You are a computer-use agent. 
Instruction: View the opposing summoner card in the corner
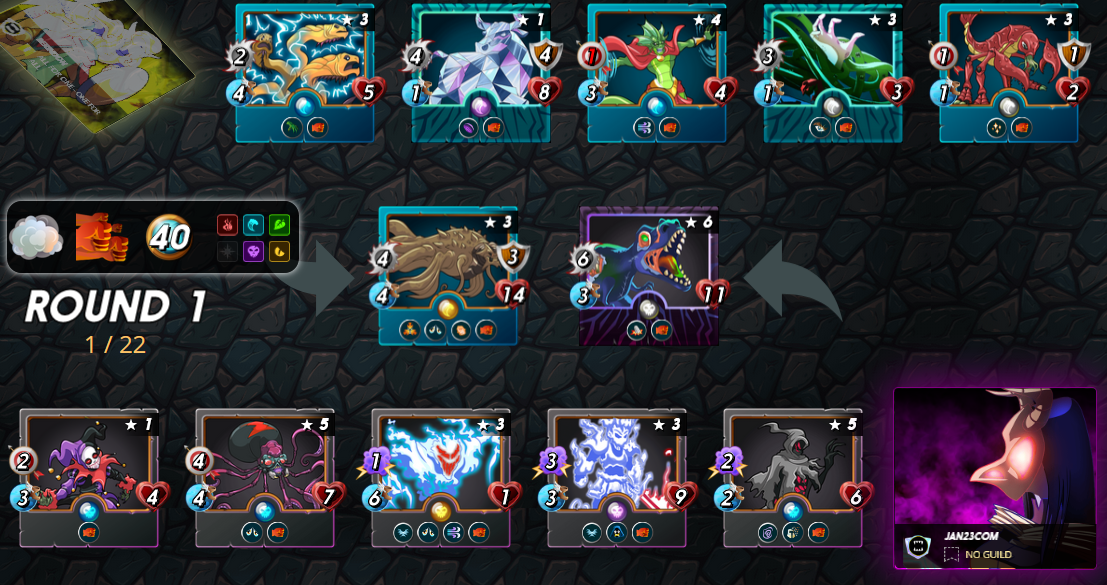(95, 55)
